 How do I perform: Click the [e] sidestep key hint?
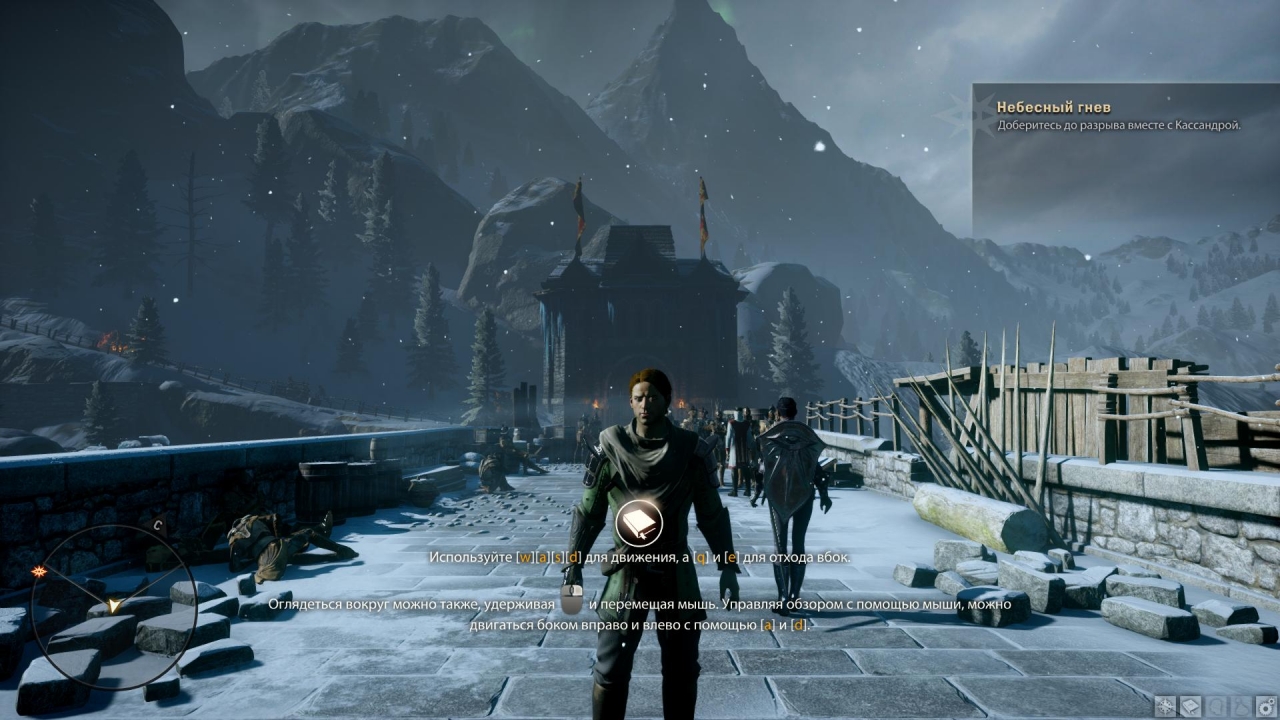pyautogui.click(x=731, y=559)
